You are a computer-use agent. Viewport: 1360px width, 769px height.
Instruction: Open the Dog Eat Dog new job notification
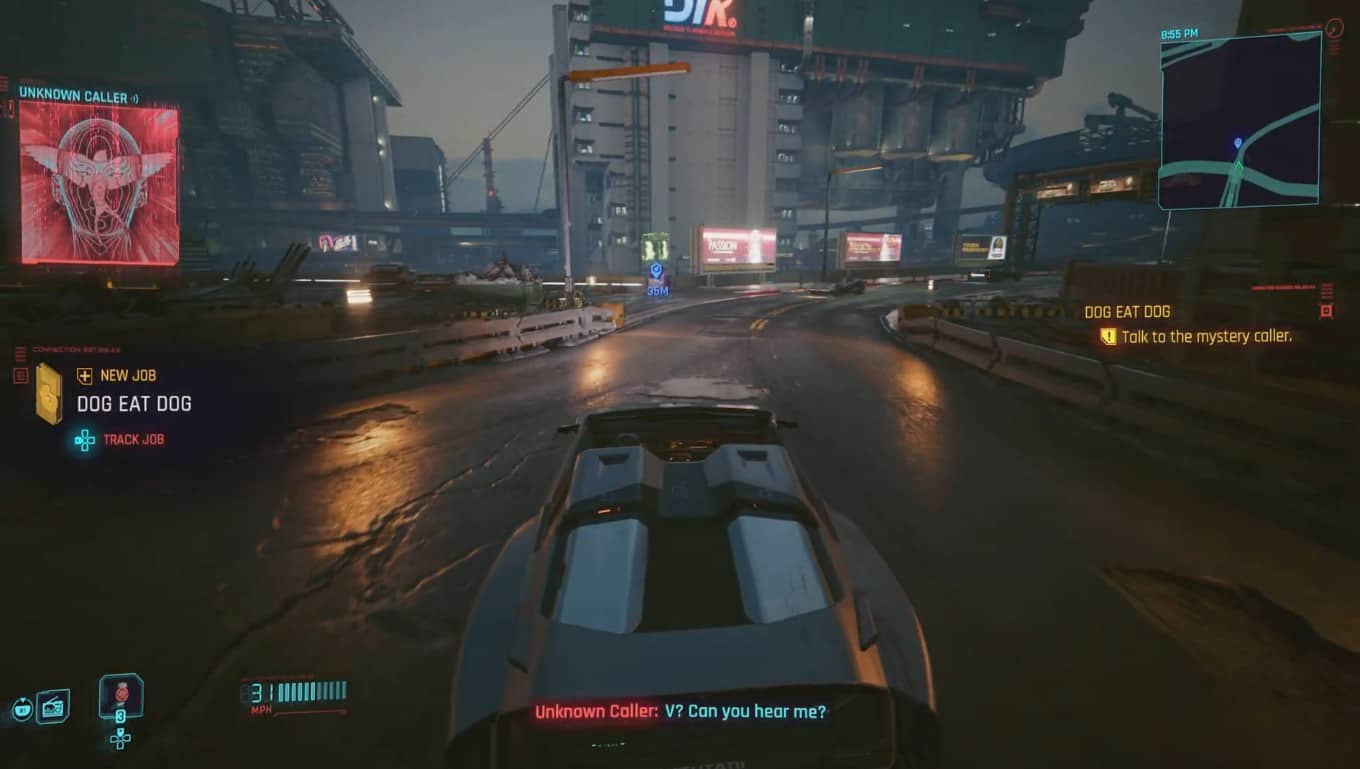click(x=134, y=404)
